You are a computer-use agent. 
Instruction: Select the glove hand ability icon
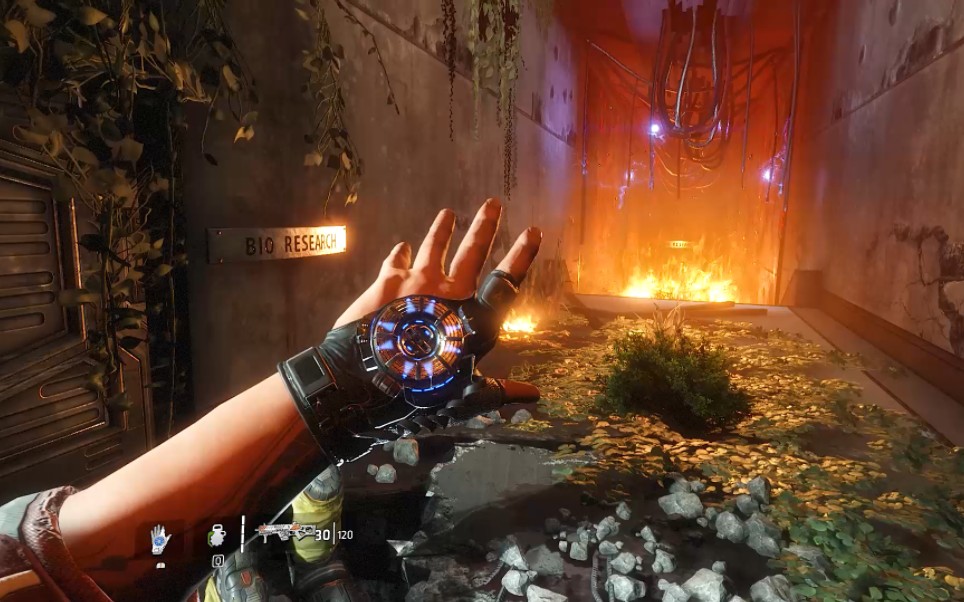pos(160,539)
